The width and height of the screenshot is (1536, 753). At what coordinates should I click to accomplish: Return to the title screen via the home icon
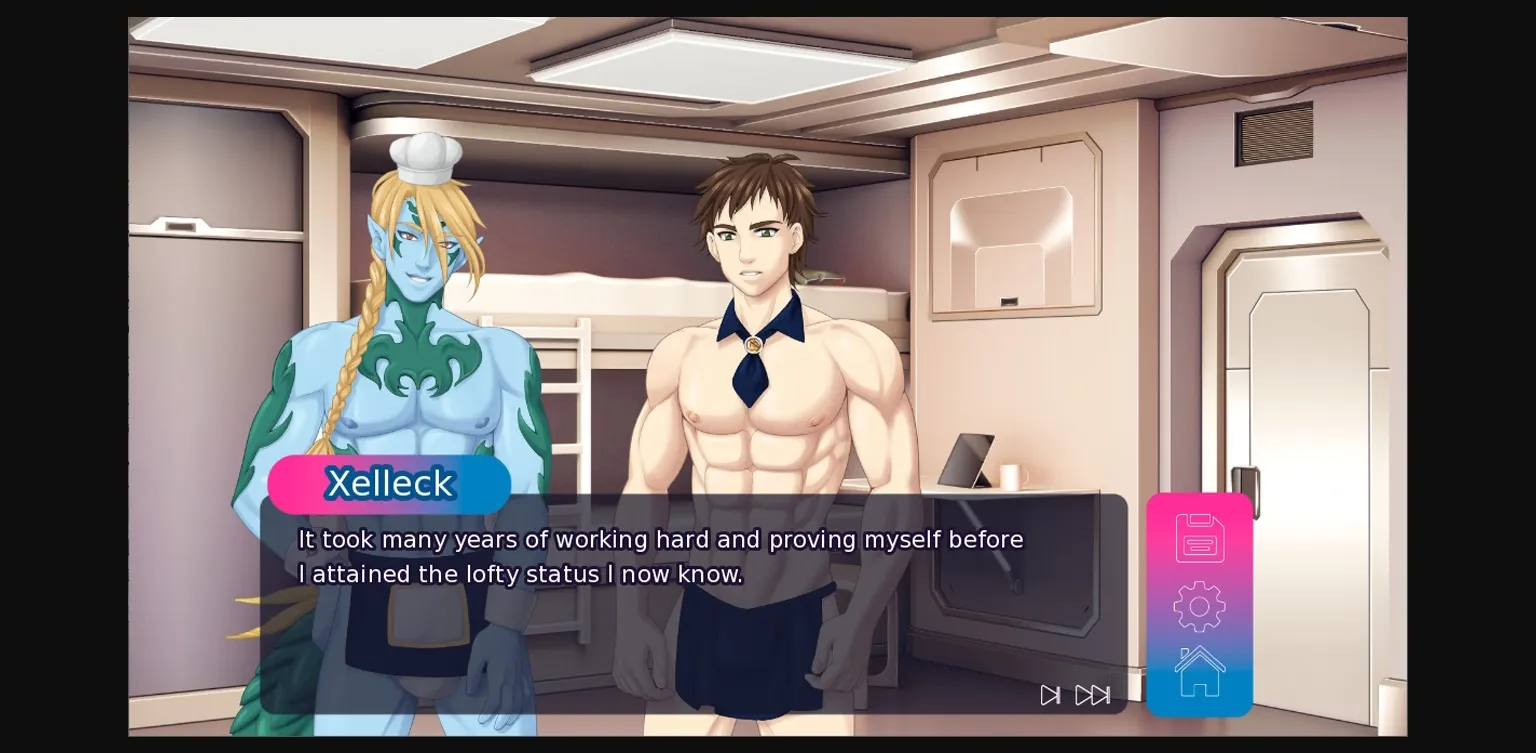coord(1198,670)
